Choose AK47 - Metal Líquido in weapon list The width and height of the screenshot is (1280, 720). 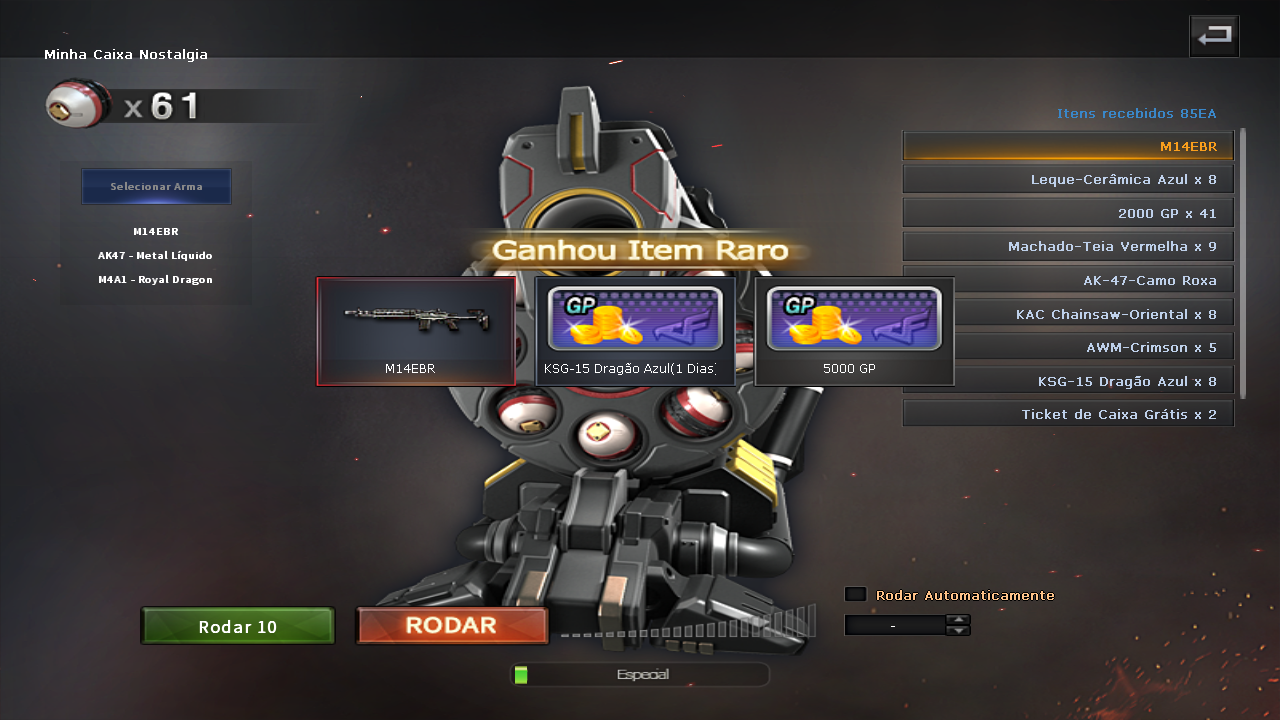pyautogui.click(x=155, y=256)
